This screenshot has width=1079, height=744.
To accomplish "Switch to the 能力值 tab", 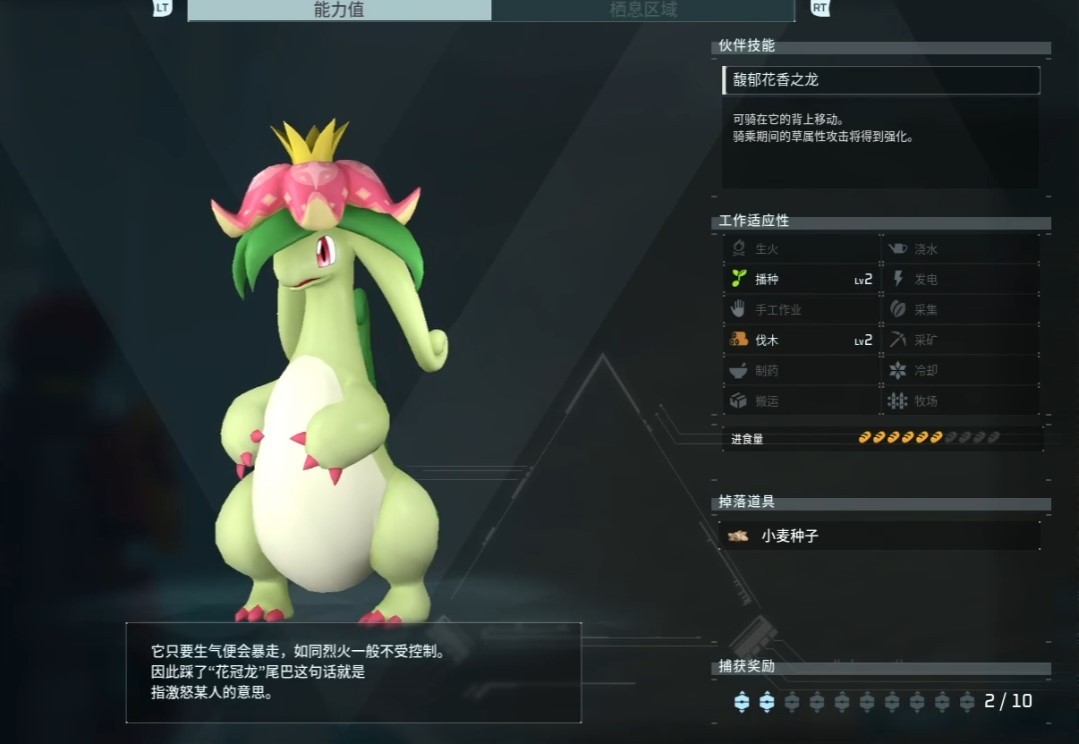I will (340, 10).
